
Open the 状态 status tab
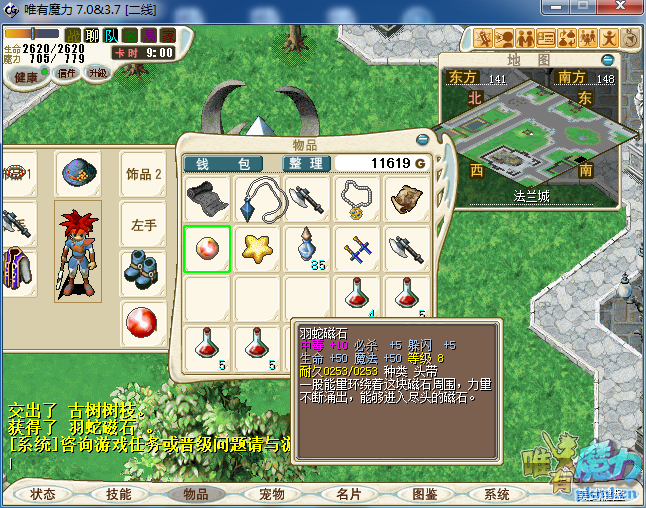click(43, 494)
